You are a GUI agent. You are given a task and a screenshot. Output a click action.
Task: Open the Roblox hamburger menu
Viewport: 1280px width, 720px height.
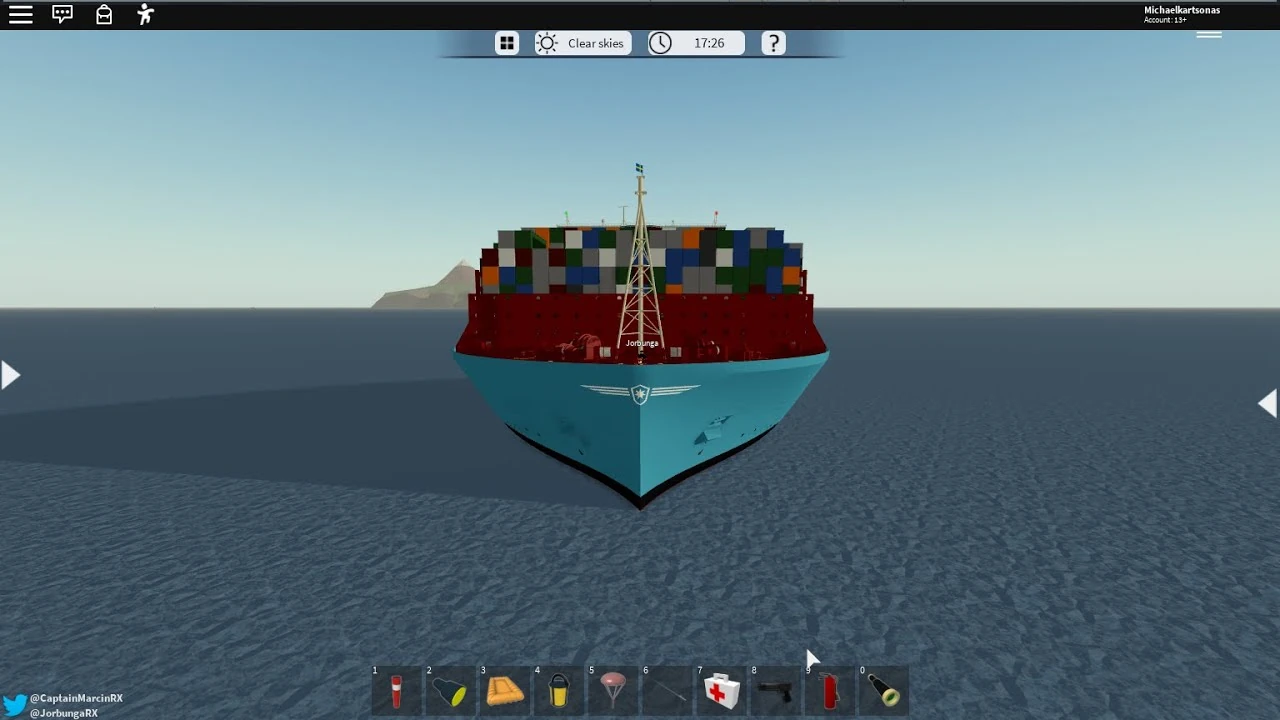tap(21, 14)
